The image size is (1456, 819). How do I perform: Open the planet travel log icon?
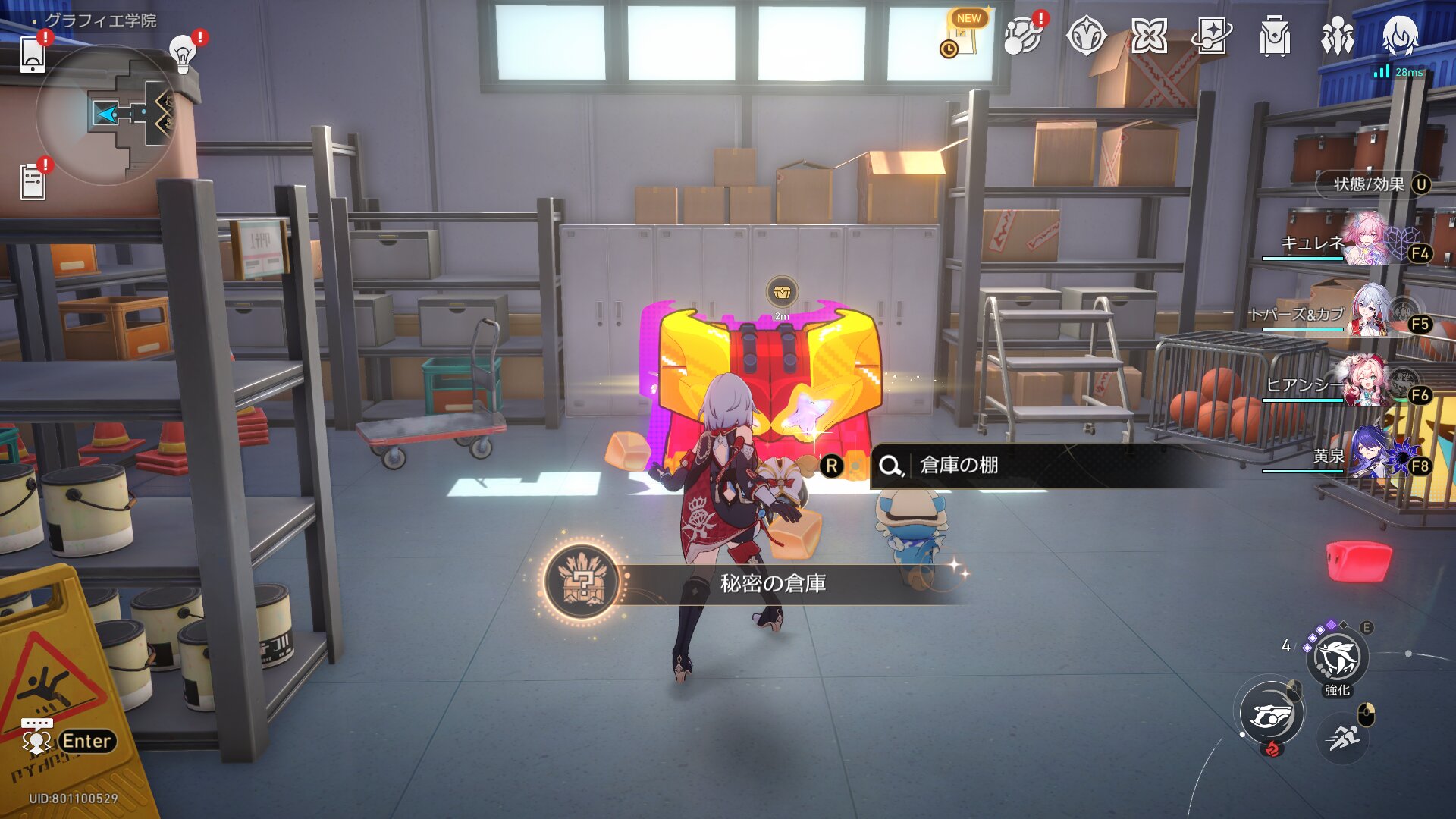1022,36
